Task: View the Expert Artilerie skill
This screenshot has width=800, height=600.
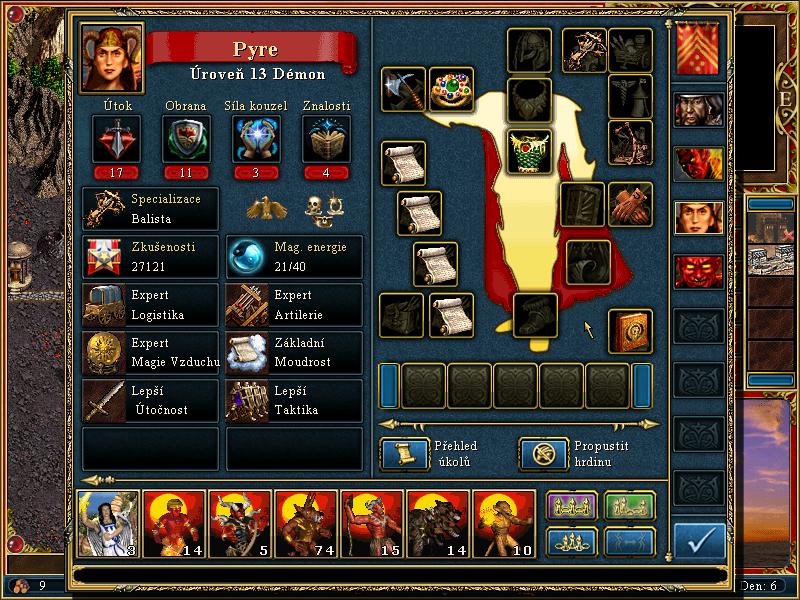Action: pyautogui.click(x=294, y=304)
